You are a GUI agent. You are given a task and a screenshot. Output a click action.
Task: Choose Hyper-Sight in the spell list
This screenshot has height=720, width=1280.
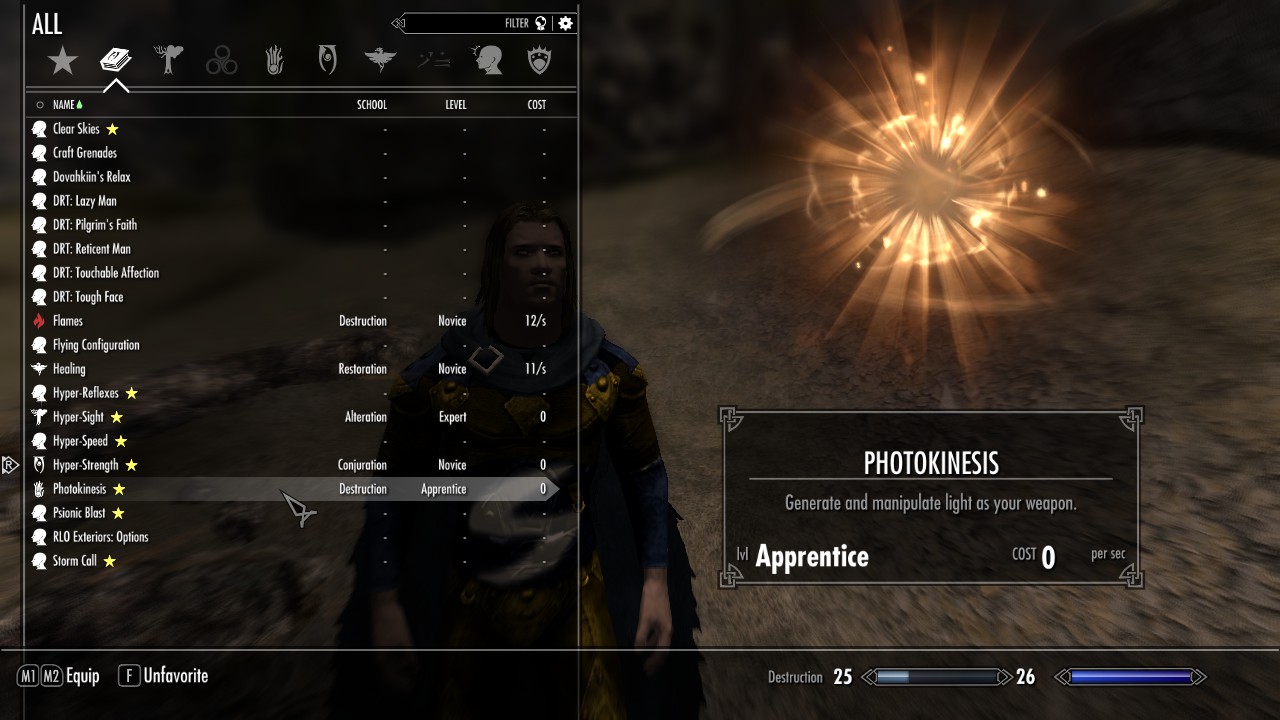pos(78,417)
